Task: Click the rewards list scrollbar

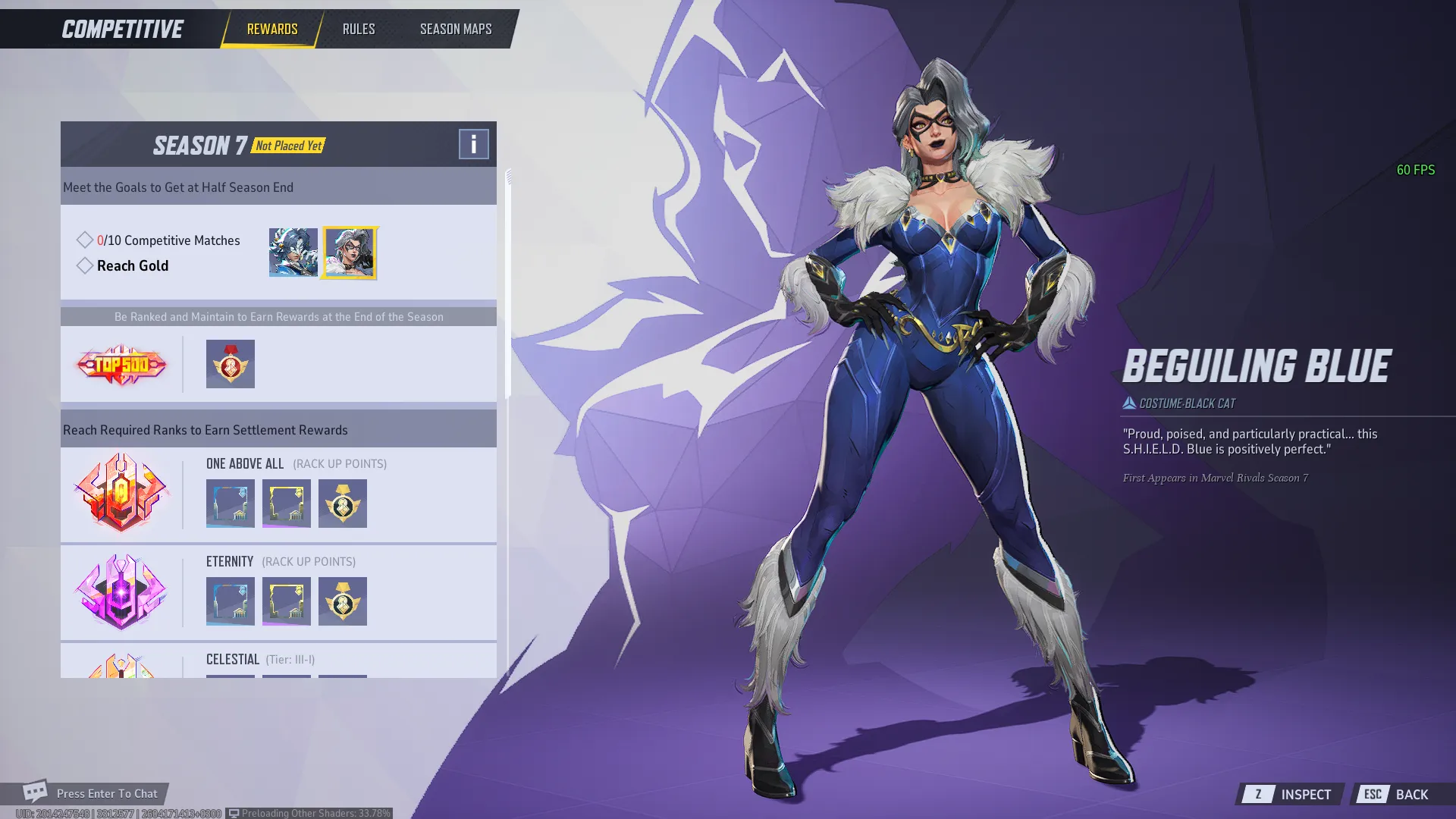Action: (x=508, y=284)
